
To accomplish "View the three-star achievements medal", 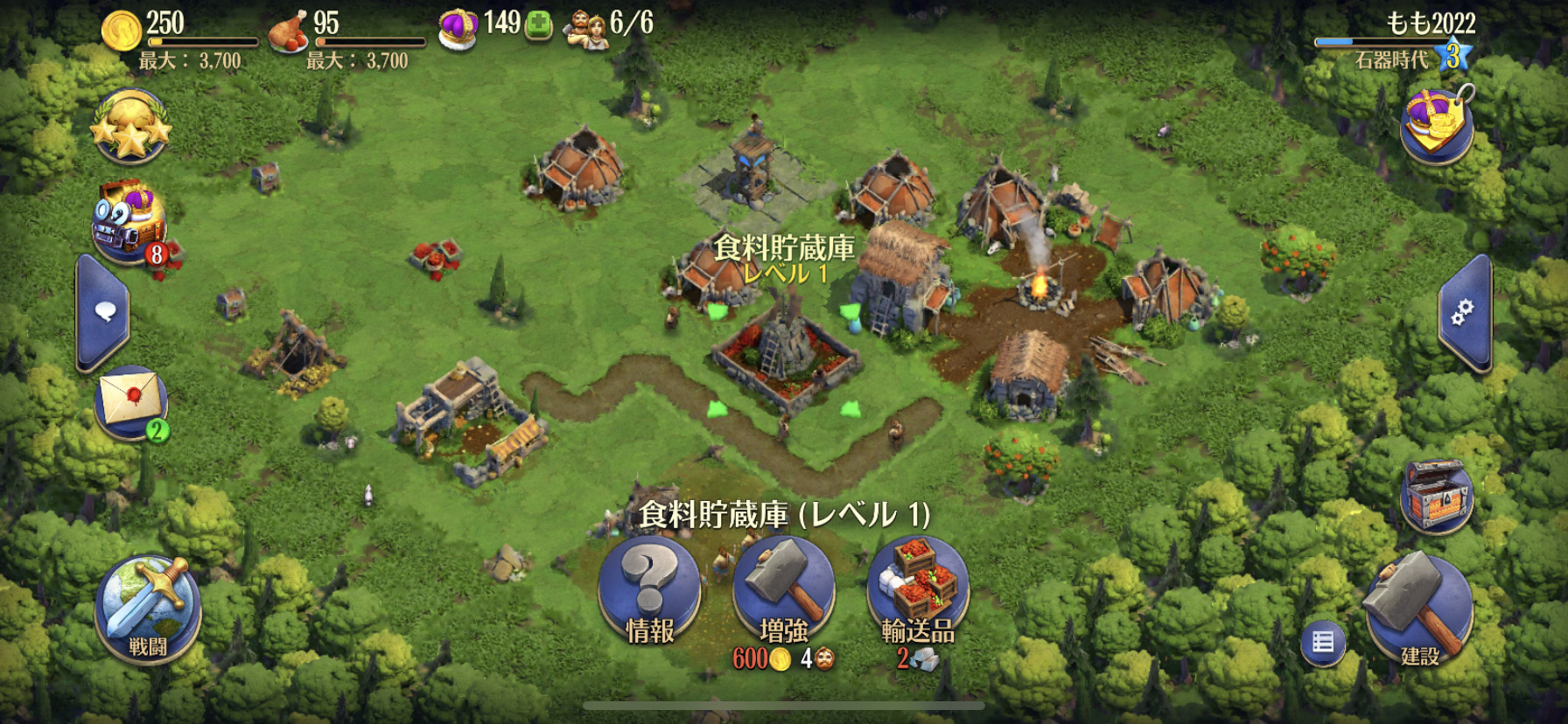I will pos(130,127).
